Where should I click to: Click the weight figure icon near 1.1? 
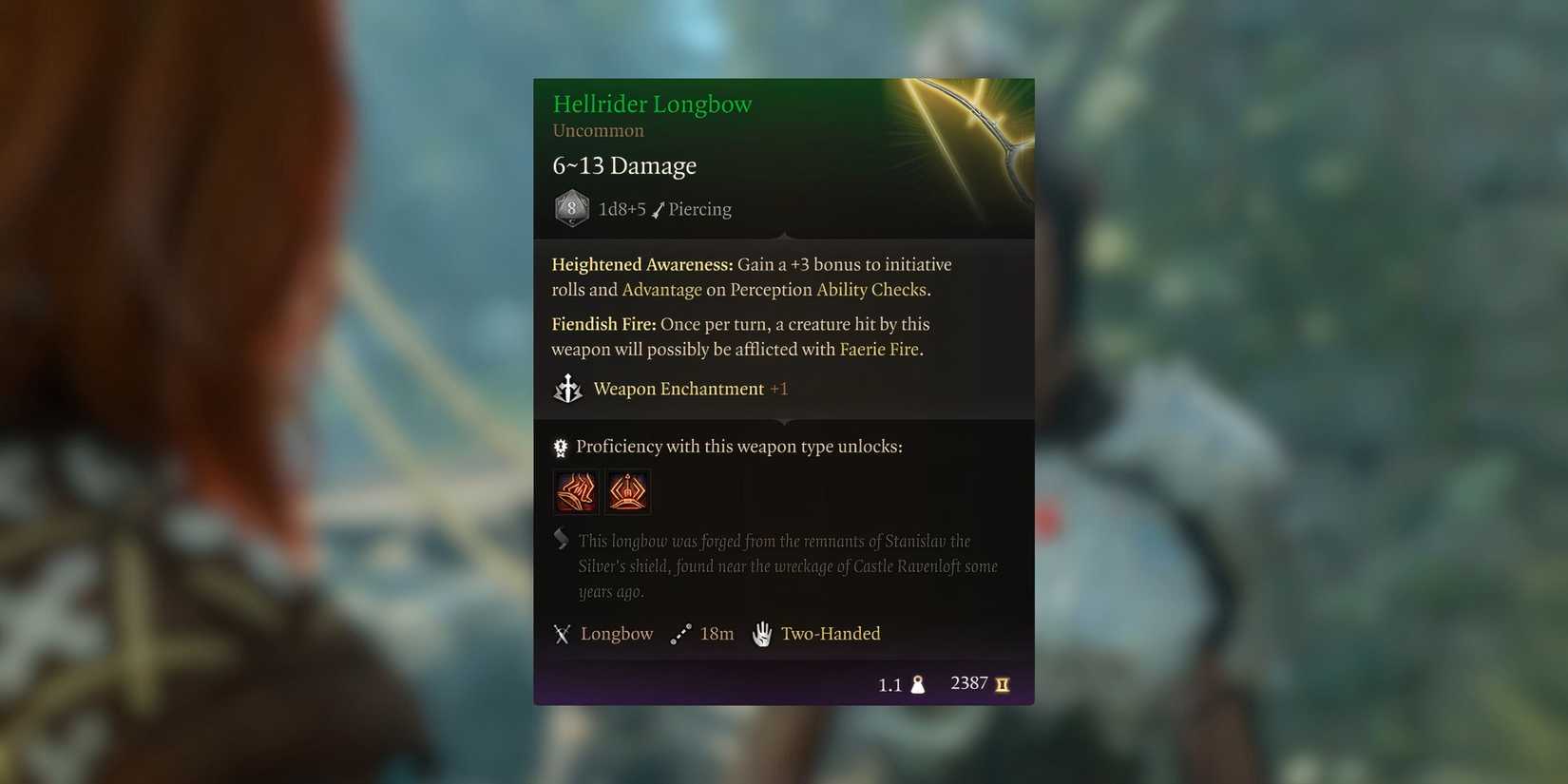[x=917, y=683]
